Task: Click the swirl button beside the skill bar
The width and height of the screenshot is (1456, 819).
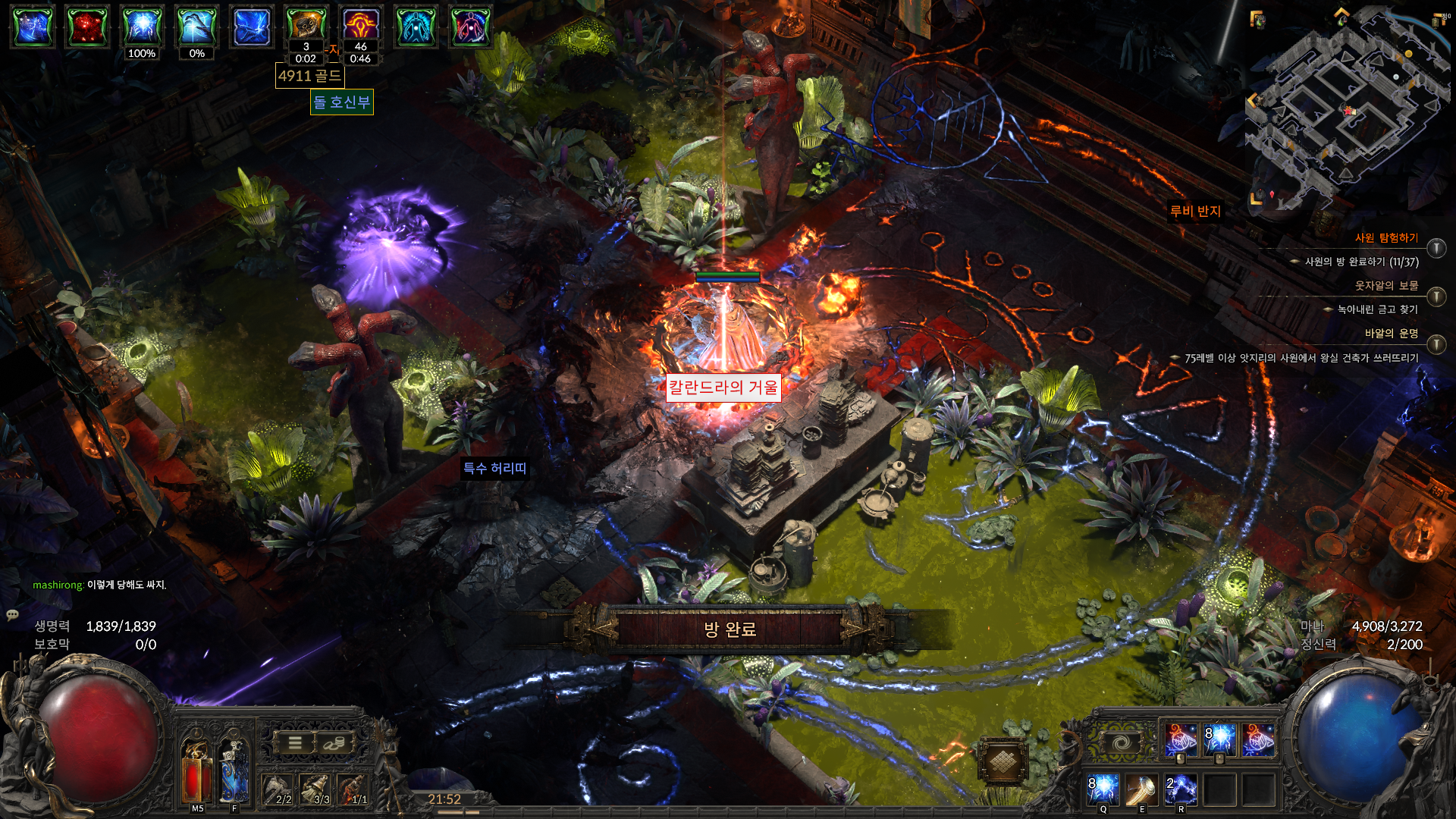Action: pyautogui.click(x=1122, y=742)
